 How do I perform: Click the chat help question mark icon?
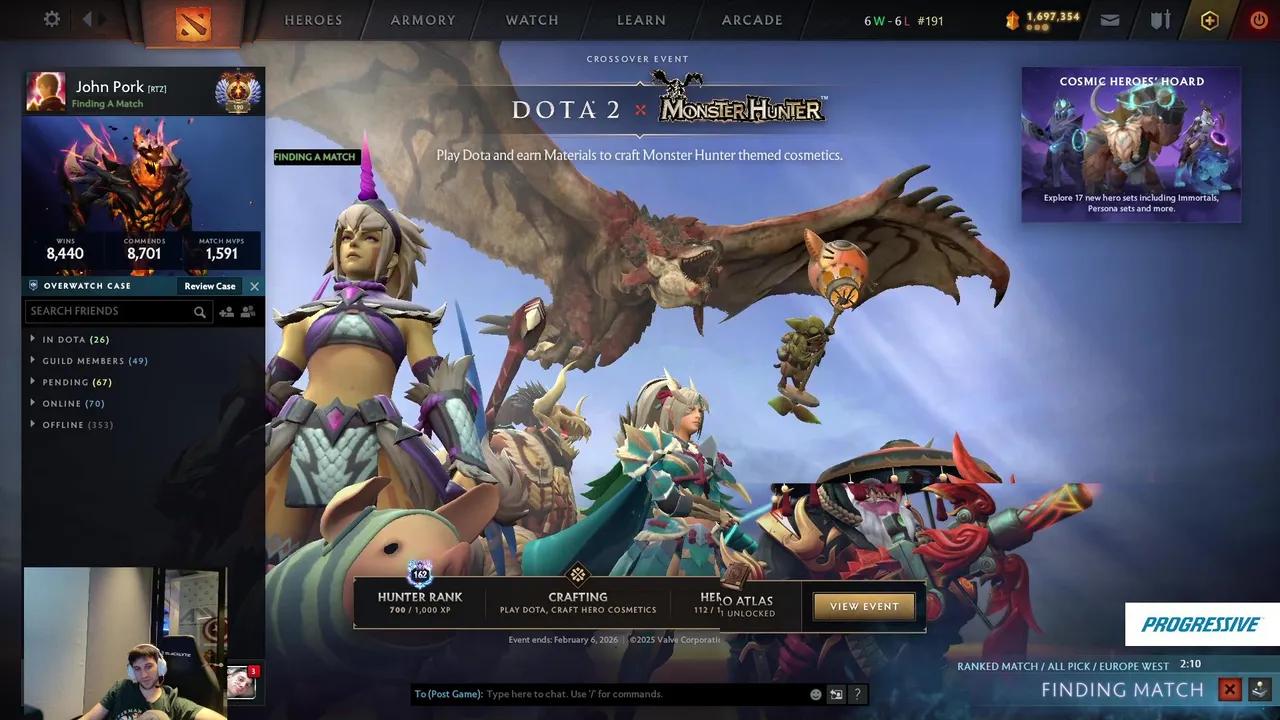coord(857,693)
